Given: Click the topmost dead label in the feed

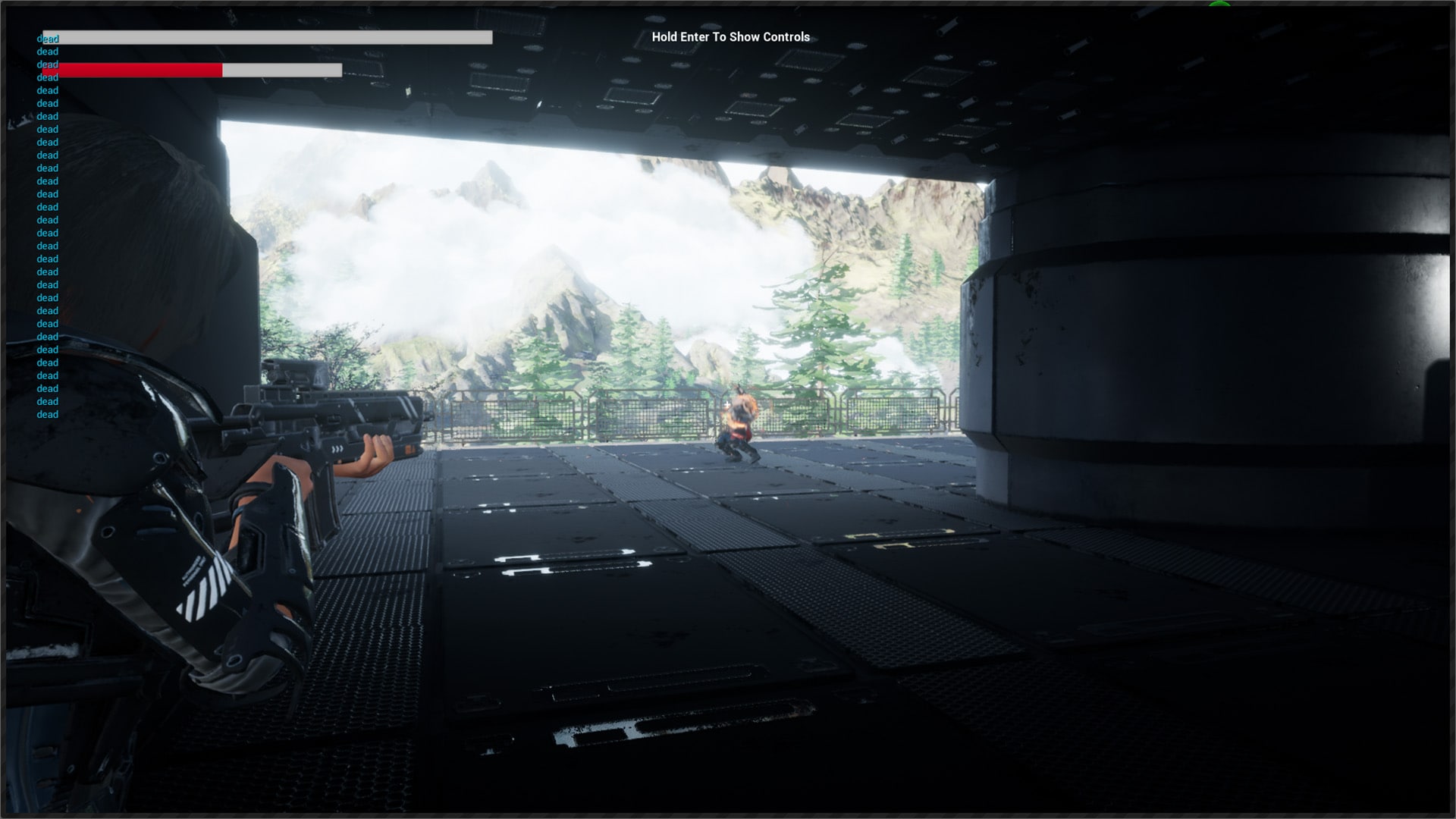Looking at the screenshot, I should [x=47, y=38].
